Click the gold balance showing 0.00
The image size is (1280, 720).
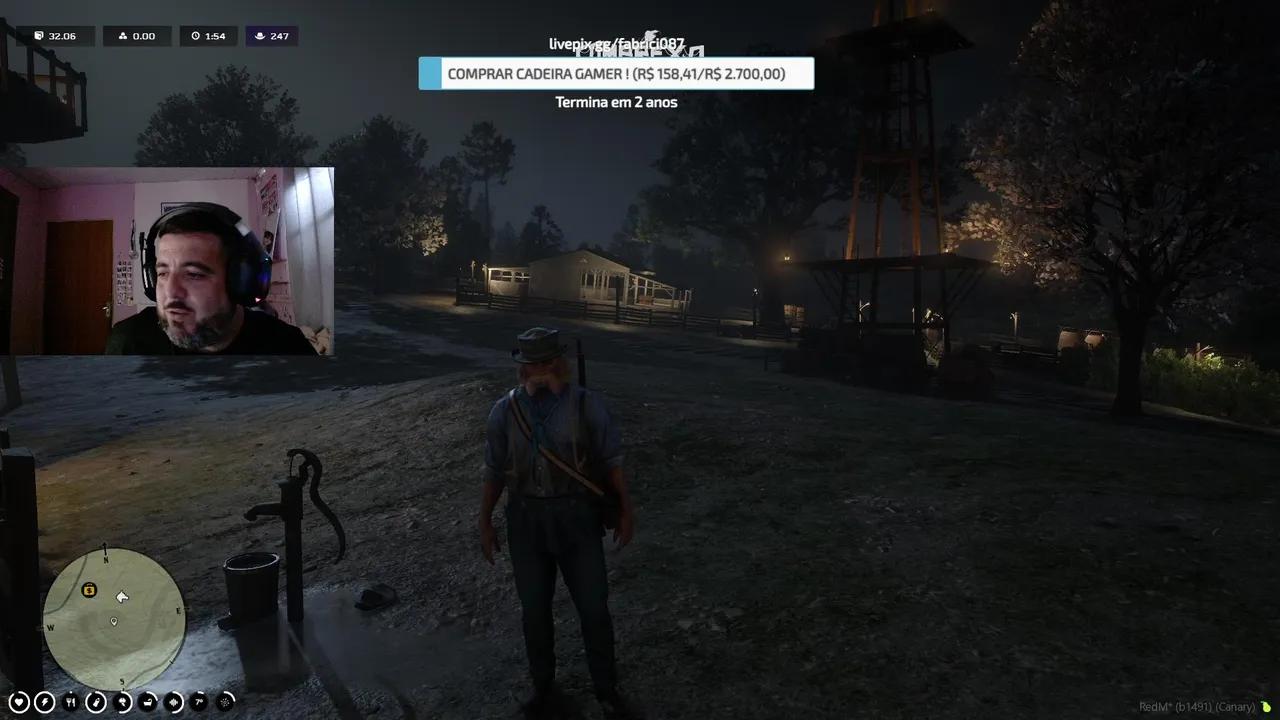[x=137, y=36]
